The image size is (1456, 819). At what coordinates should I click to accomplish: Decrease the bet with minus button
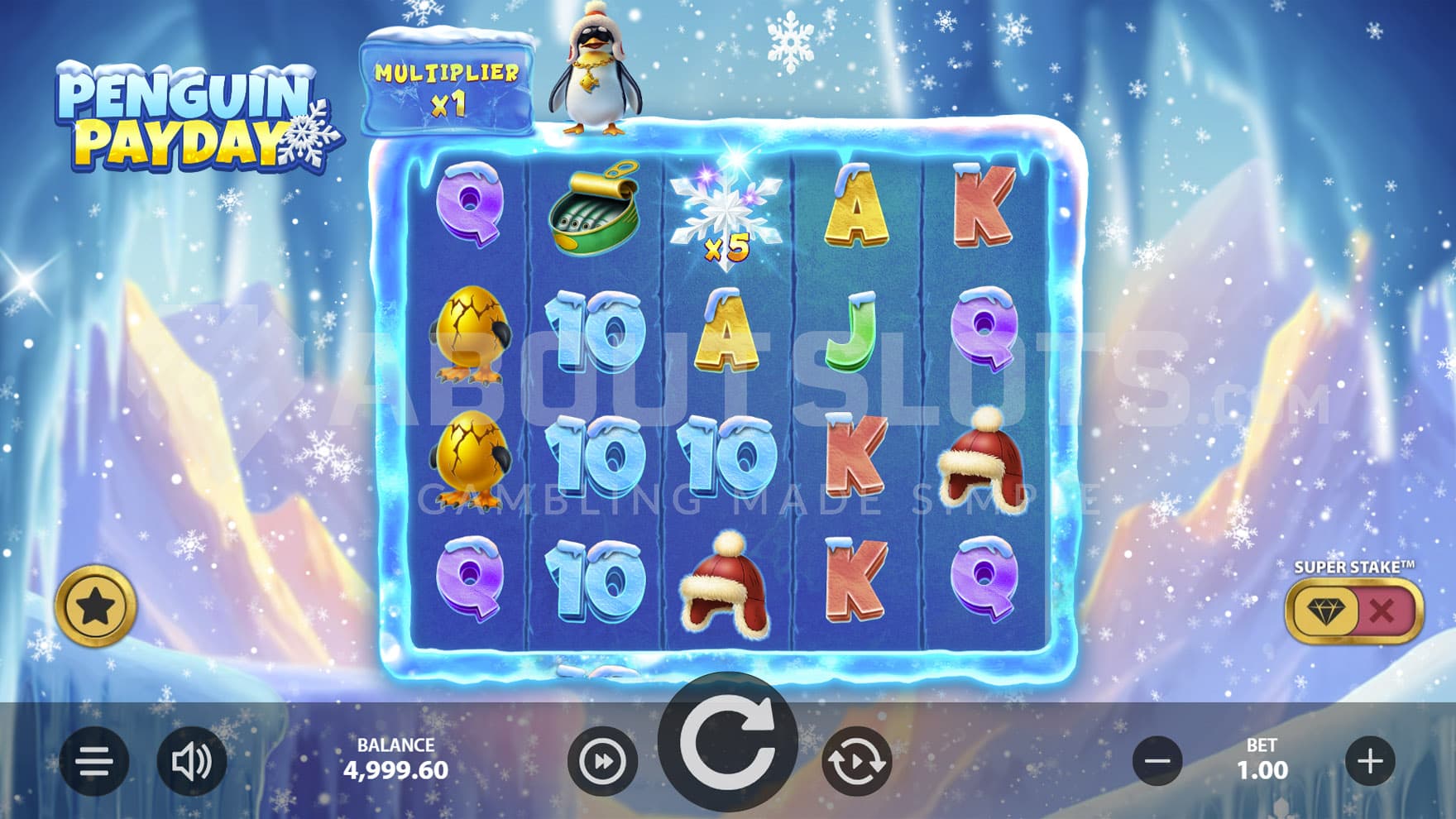[x=1157, y=761]
